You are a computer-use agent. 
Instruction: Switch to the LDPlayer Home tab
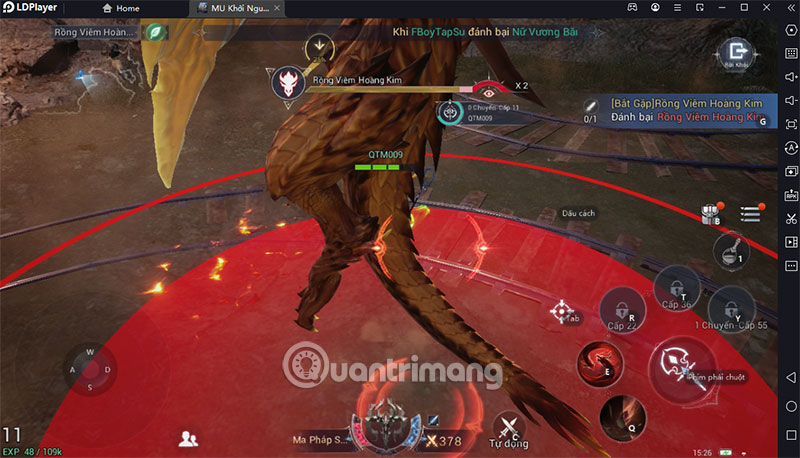tap(121, 8)
